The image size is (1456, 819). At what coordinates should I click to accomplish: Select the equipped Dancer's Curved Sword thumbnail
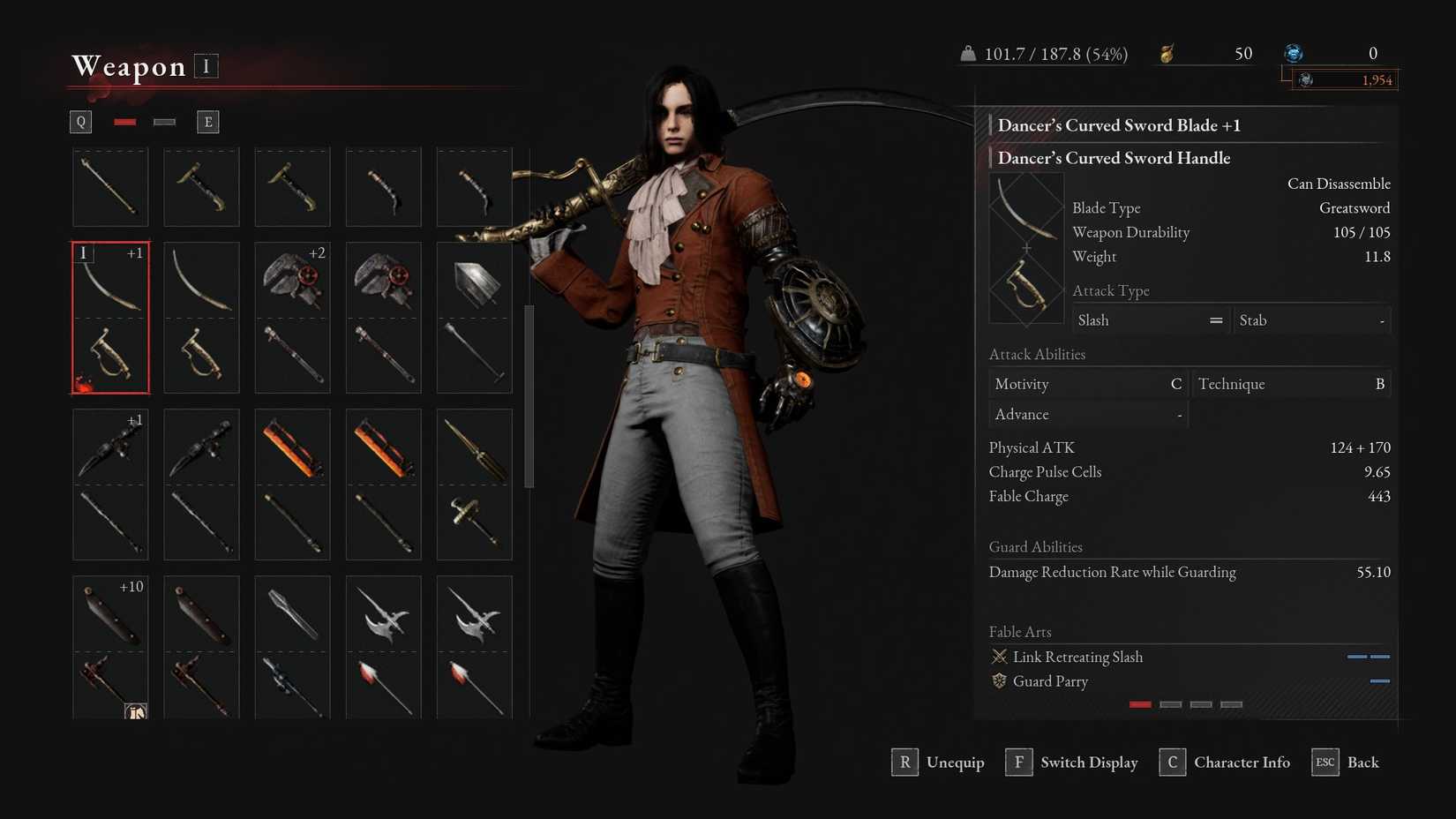point(109,316)
